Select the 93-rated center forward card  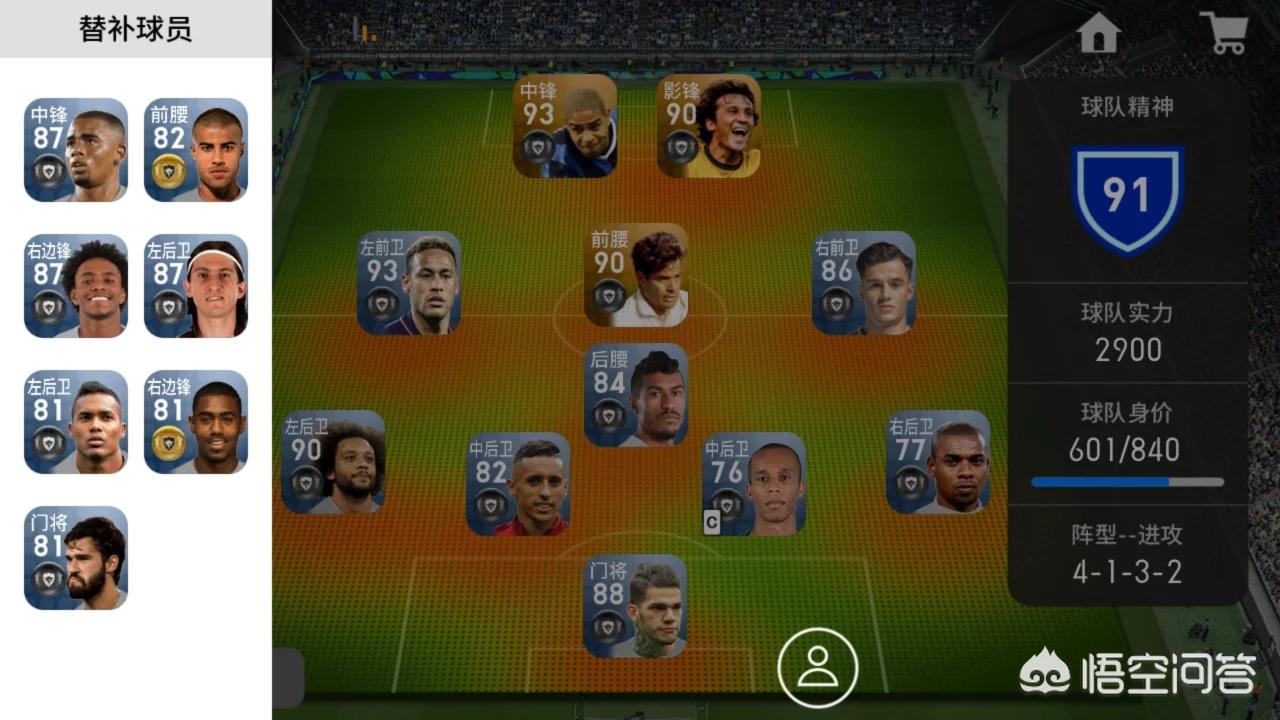(565, 126)
